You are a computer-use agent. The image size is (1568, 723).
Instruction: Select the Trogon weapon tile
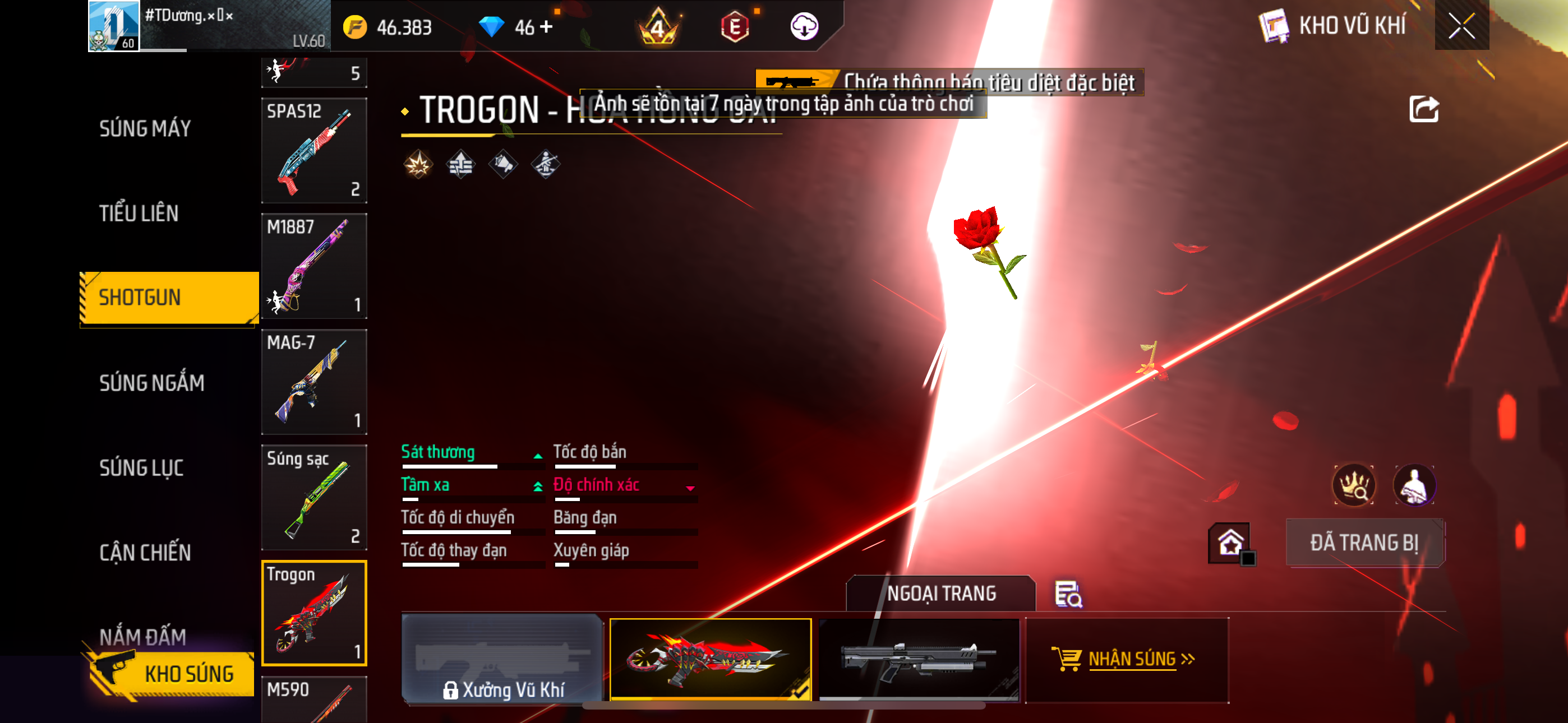pos(313,613)
